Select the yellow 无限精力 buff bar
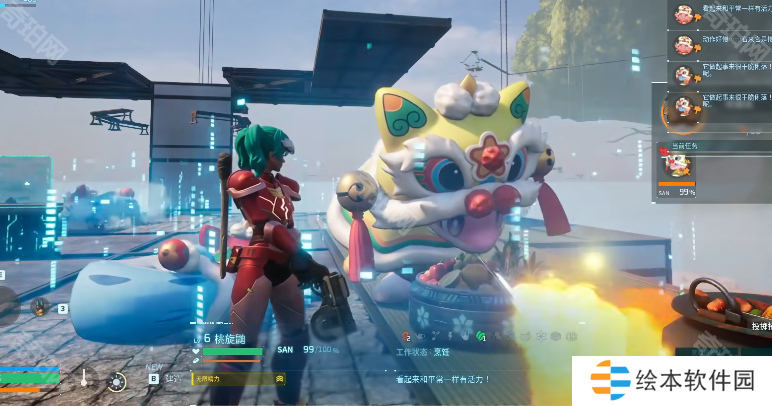The height and width of the screenshot is (406, 772). 238,379
